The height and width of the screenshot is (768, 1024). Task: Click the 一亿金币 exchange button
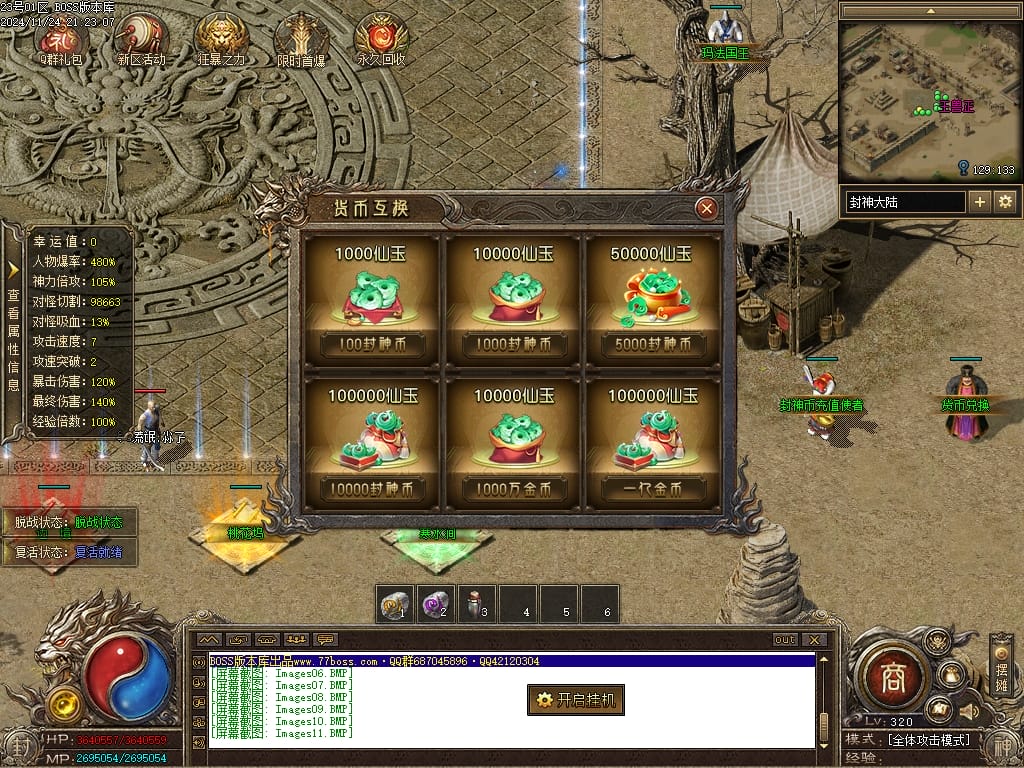pyautogui.click(x=654, y=489)
